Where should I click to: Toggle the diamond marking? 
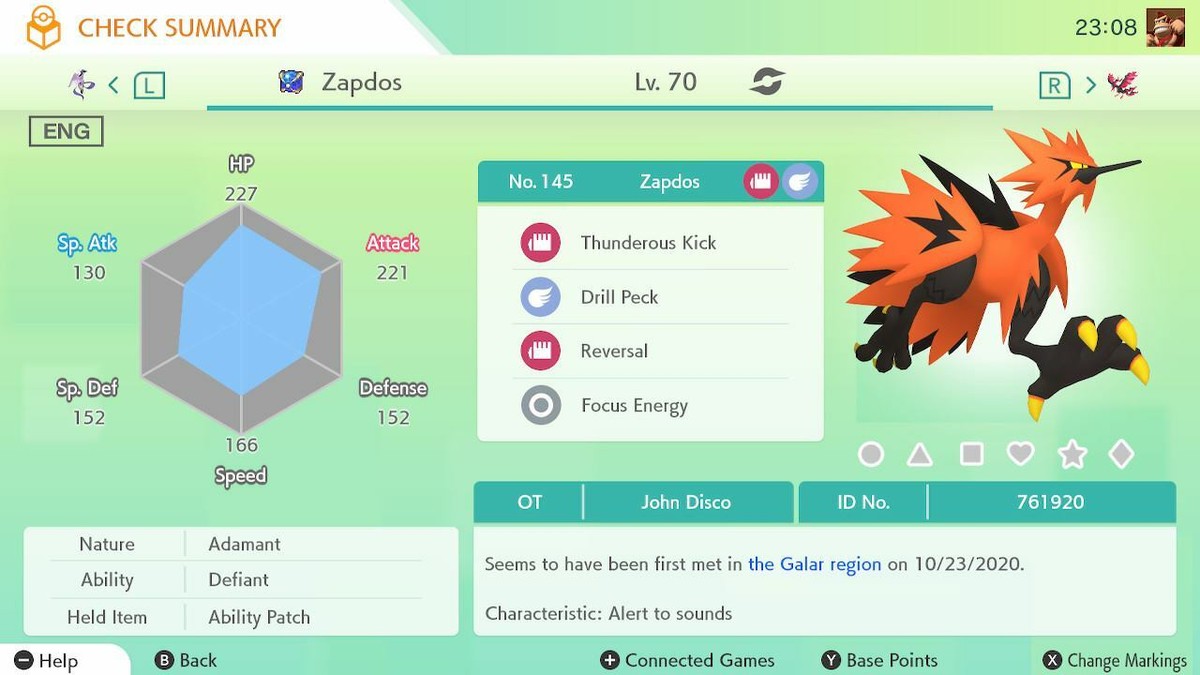[1122, 455]
